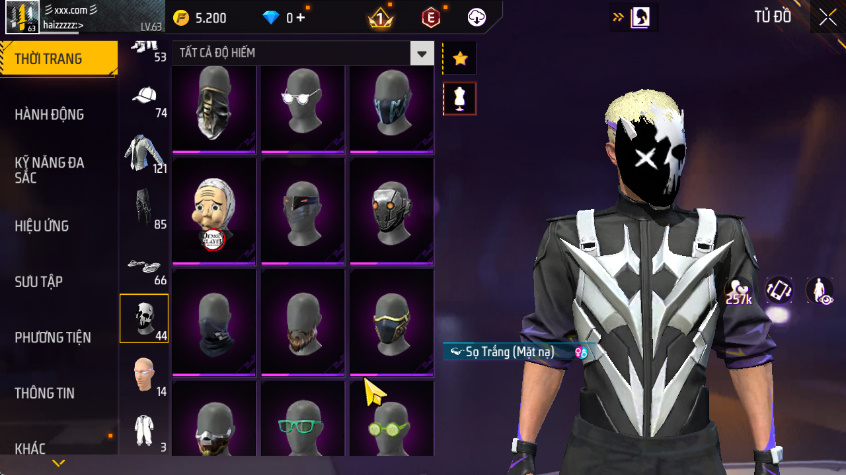Choose the robot mask with orange eyes

[x=390, y=211]
